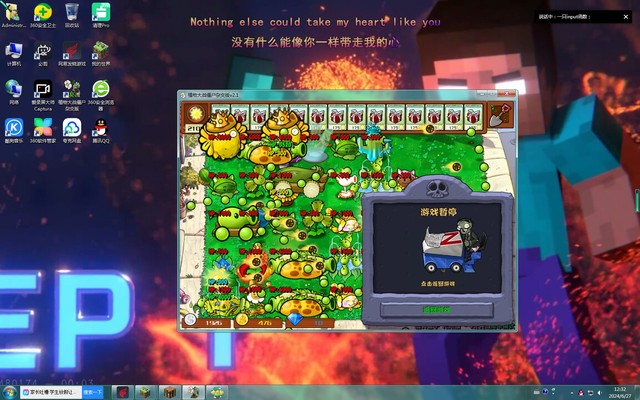Click the sun counter icon

tap(194, 118)
